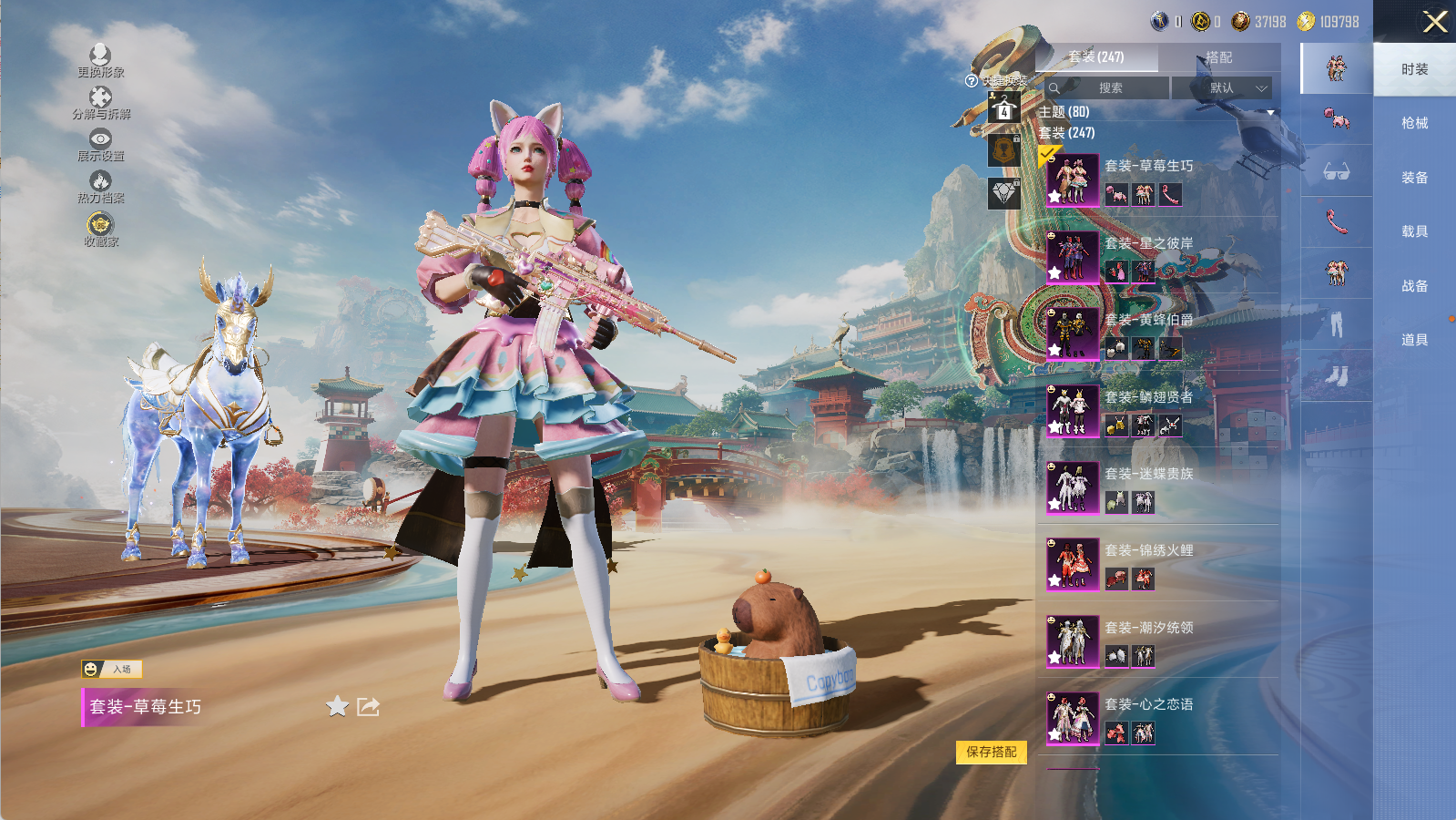Click the 搜索 search field
Screen dimensions: 1456x820
click(1109, 88)
